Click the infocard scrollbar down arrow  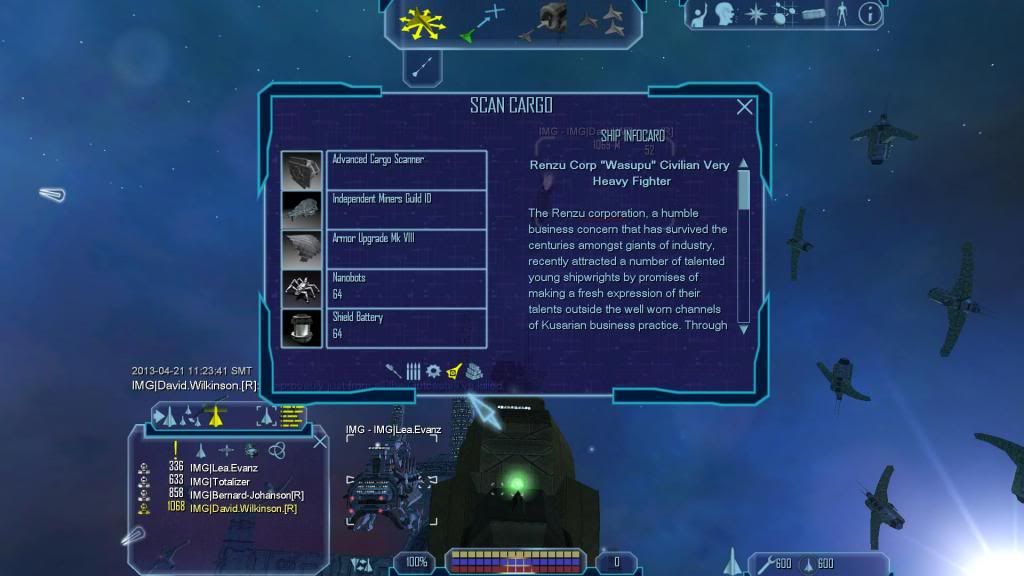743,327
